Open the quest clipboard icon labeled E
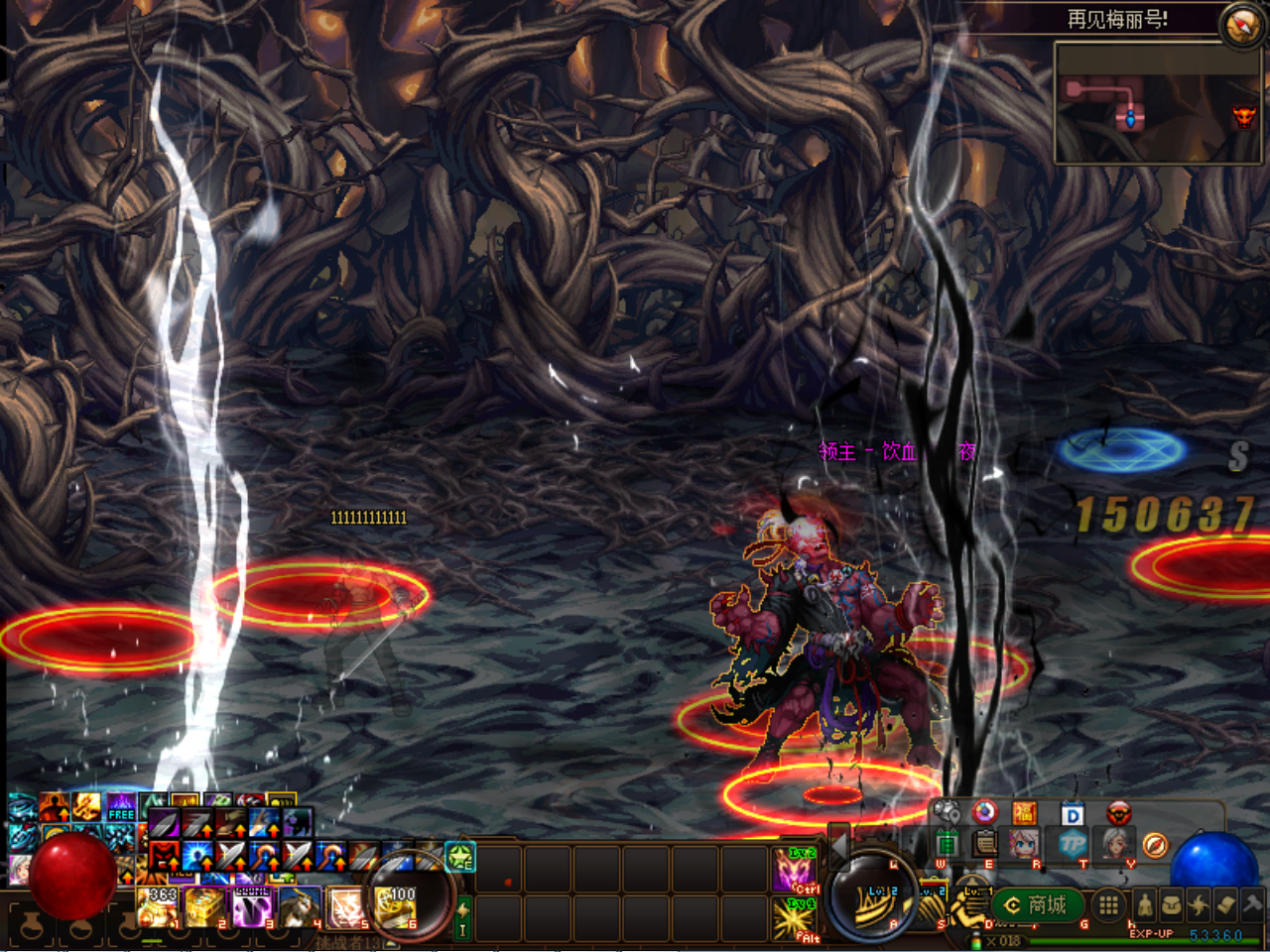The width and height of the screenshot is (1270, 952). click(x=983, y=844)
